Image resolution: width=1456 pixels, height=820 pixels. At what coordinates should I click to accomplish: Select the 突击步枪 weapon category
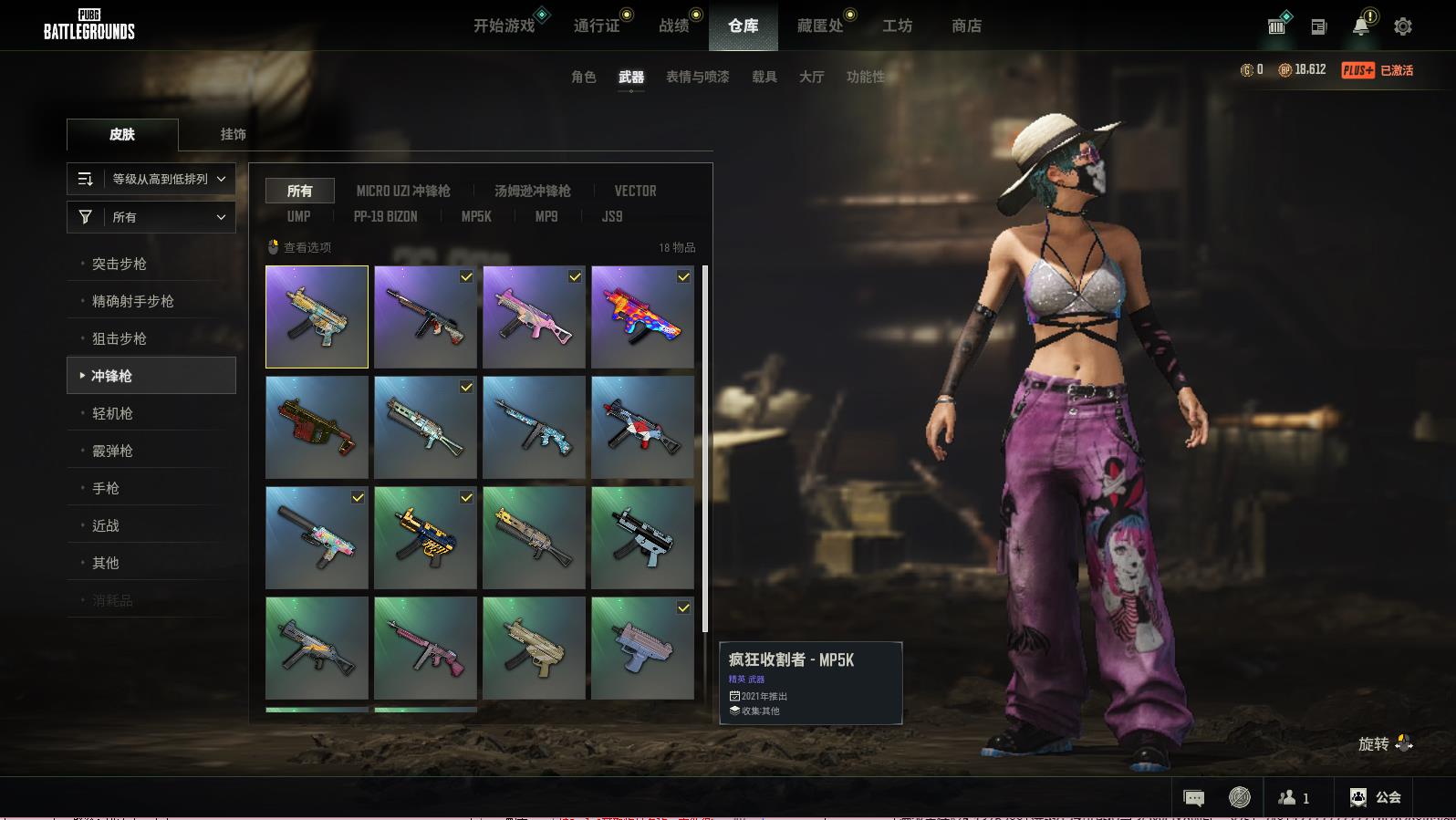coord(120,264)
